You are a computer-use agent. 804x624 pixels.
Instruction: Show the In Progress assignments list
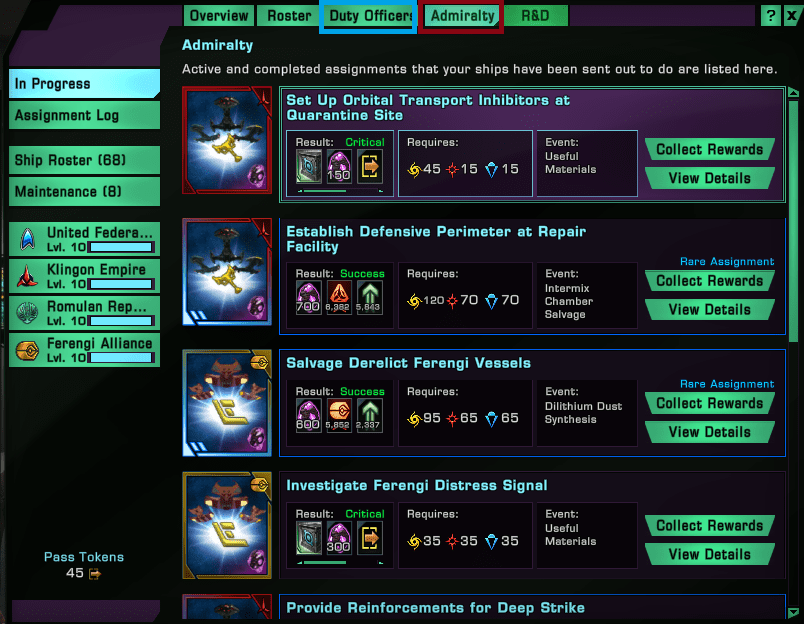(x=84, y=84)
